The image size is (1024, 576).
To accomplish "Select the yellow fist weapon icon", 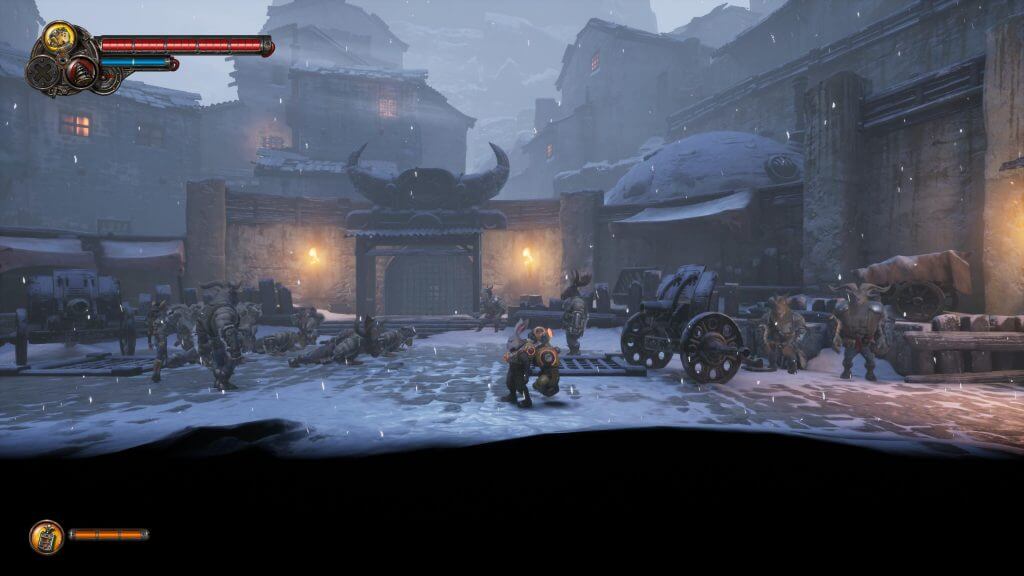I will click(60, 39).
